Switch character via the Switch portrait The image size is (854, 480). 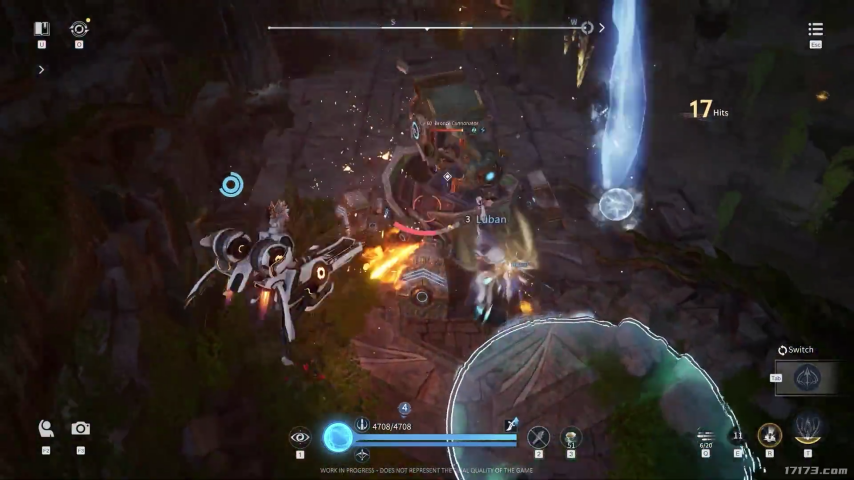pyautogui.click(x=807, y=378)
